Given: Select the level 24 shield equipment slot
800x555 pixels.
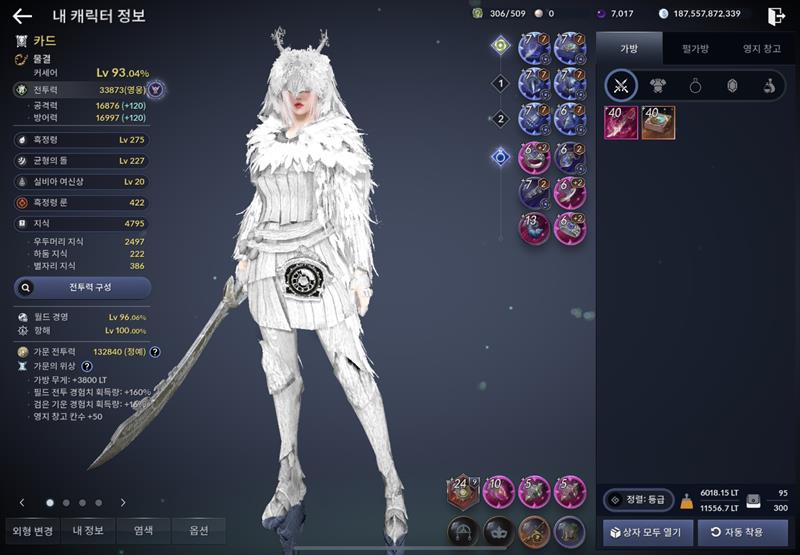Looking at the screenshot, I should tap(462, 490).
